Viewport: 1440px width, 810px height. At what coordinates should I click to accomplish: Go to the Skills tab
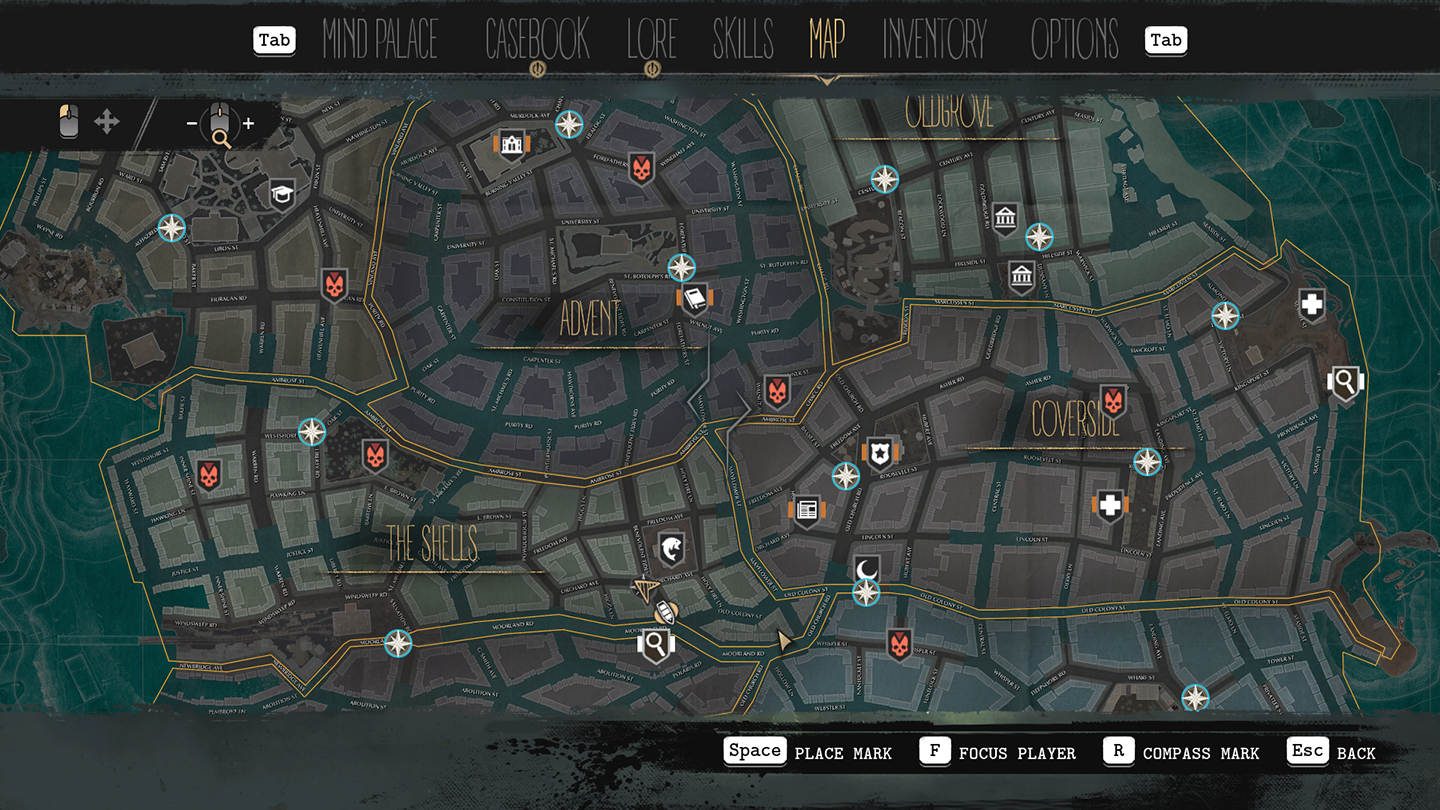pos(743,40)
